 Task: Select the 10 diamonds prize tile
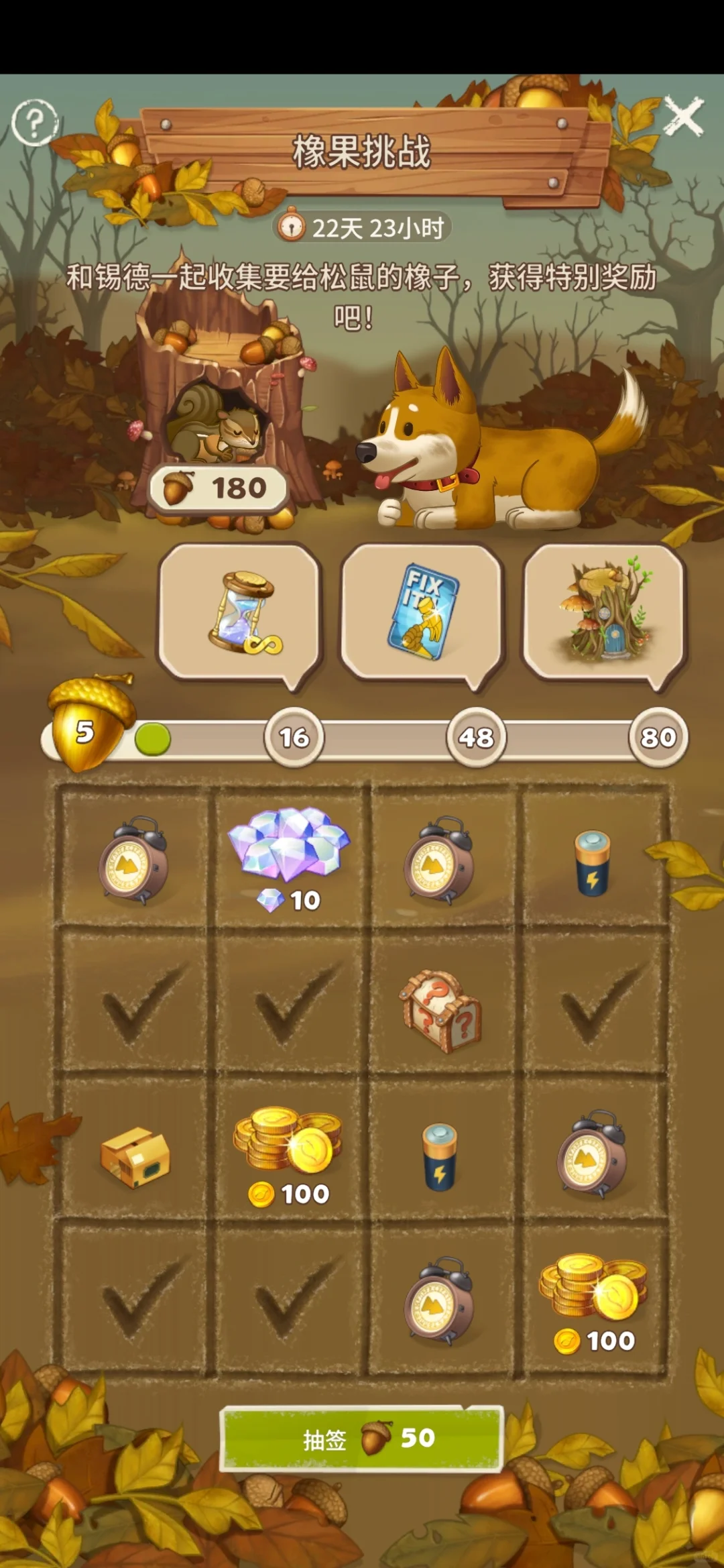point(290,859)
